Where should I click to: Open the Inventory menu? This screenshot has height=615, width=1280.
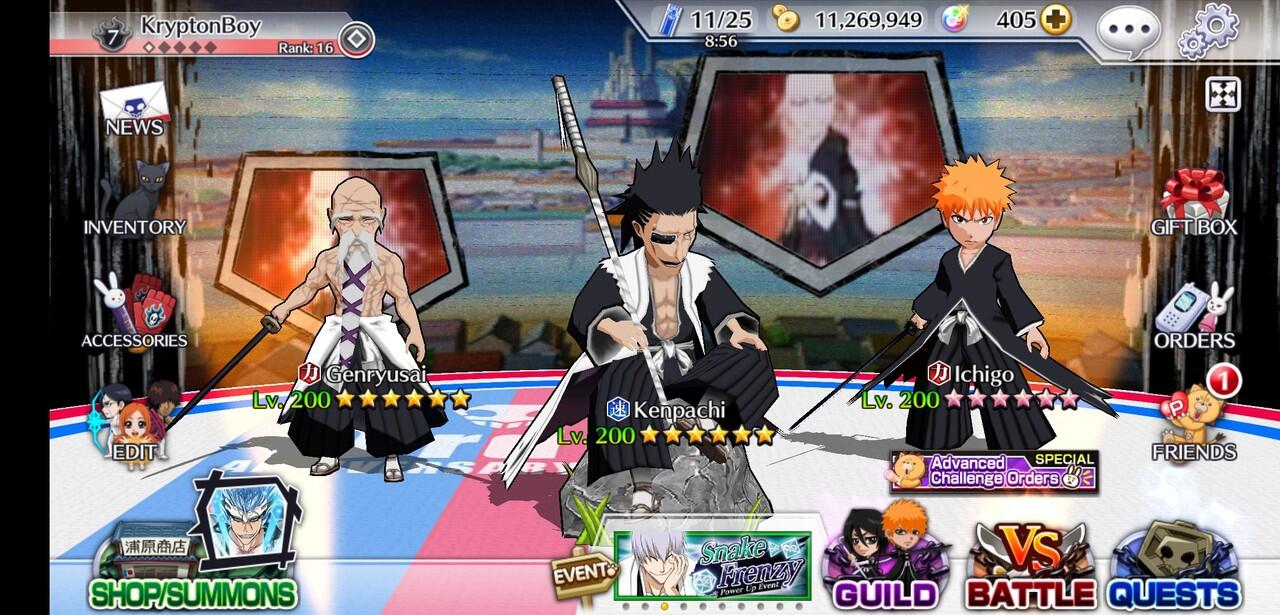click(x=134, y=200)
